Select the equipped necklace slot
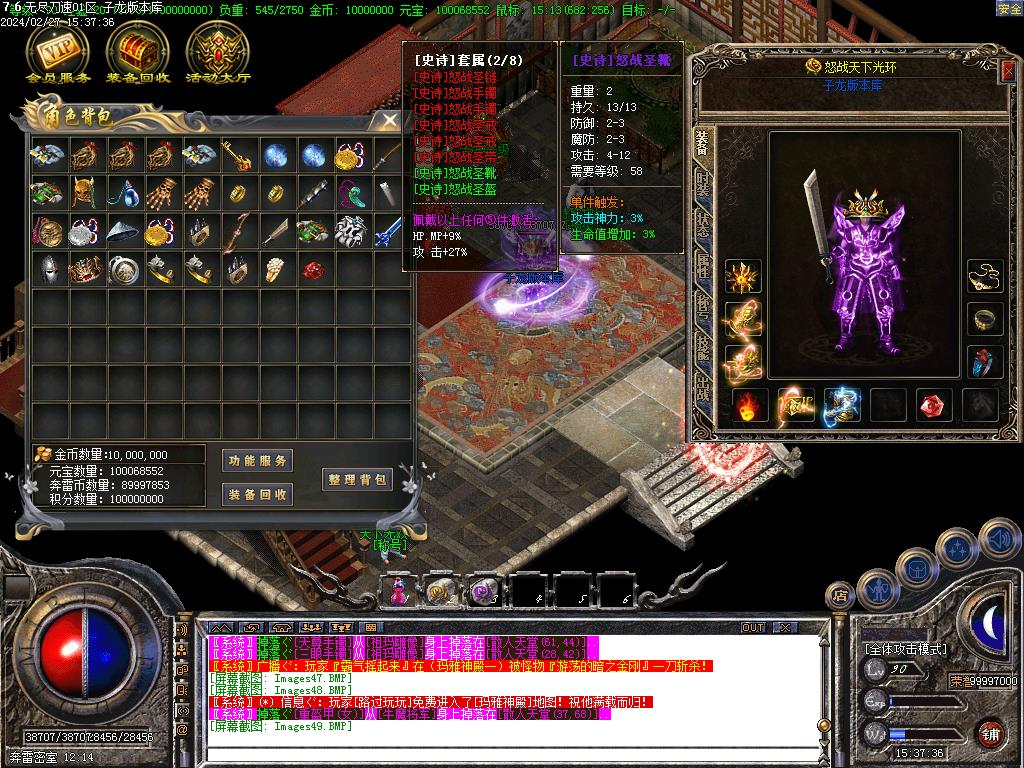1024x768 pixels. [986, 274]
